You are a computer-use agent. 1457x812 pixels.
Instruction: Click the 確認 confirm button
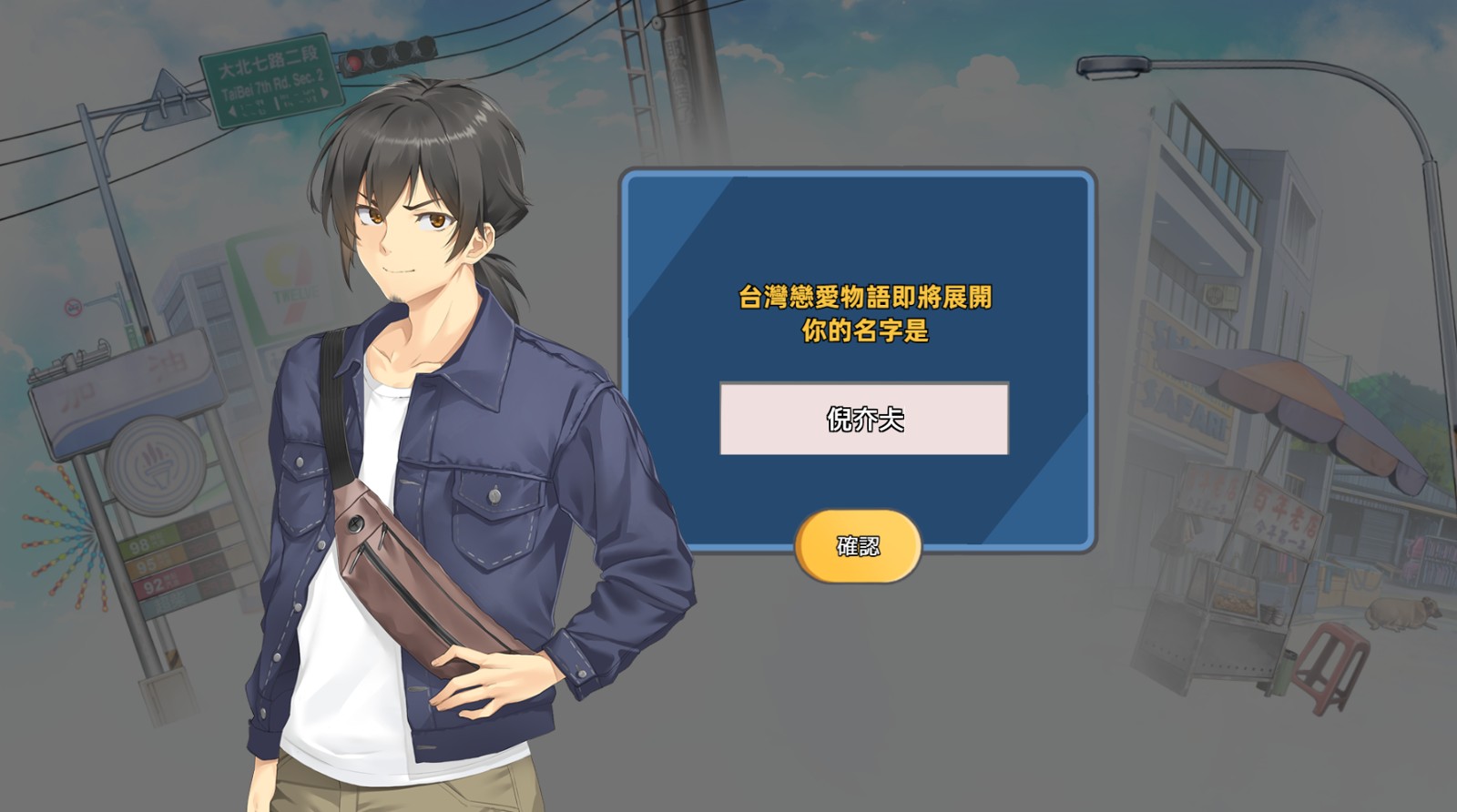(x=858, y=546)
